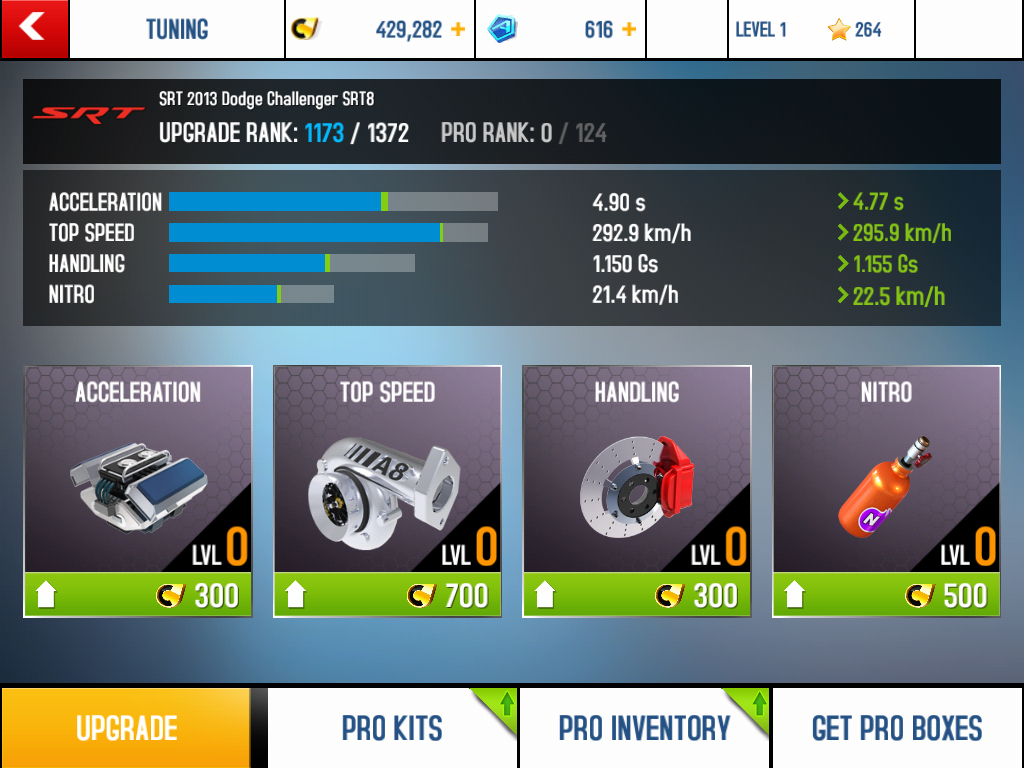The width and height of the screenshot is (1024, 768).
Task: Add more credits with the plus icon
Action: pos(458,30)
